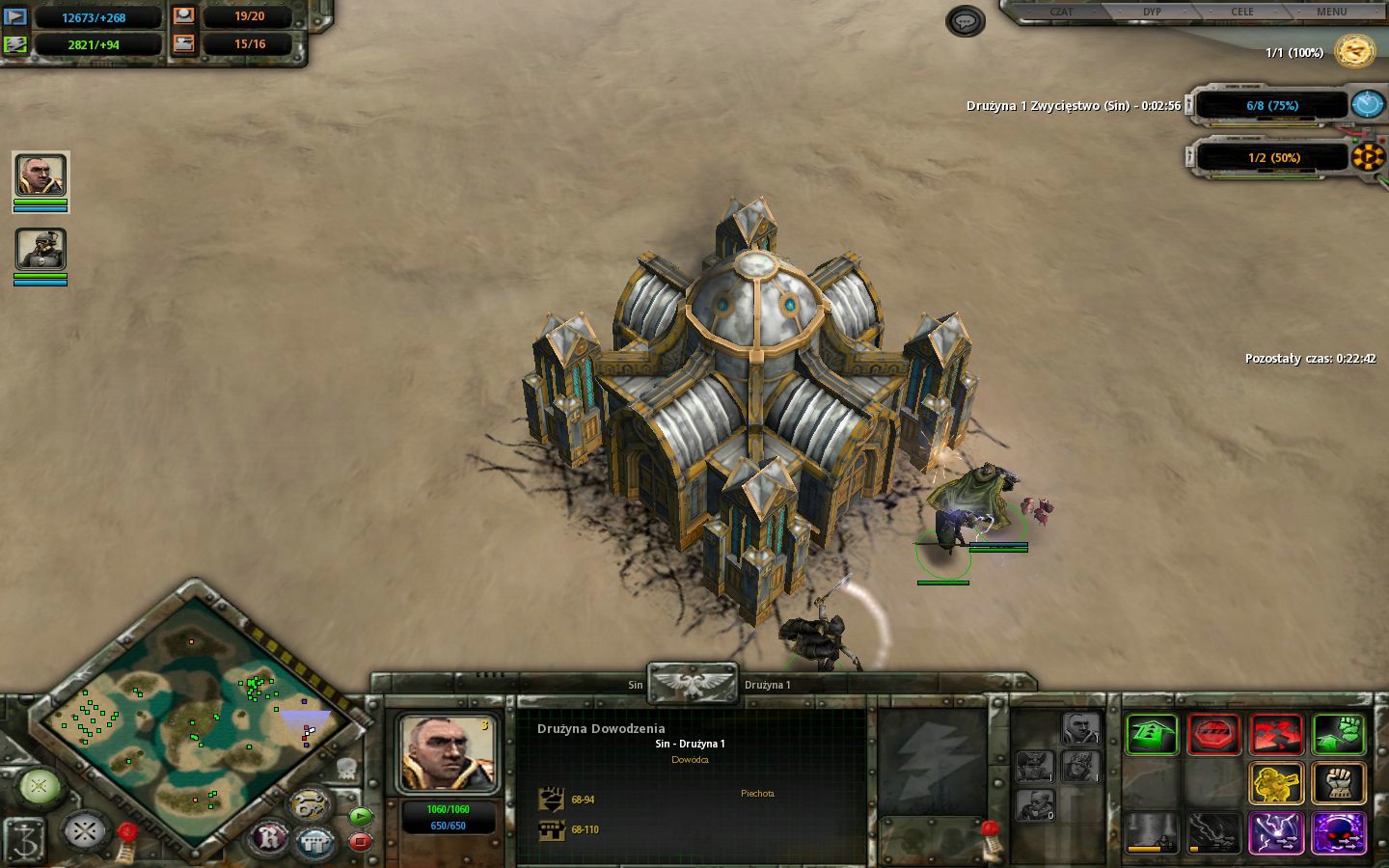This screenshot has width=1389, height=868.
Task: Toggle the yellow soldier ranged stance
Action: pos(1276,783)
